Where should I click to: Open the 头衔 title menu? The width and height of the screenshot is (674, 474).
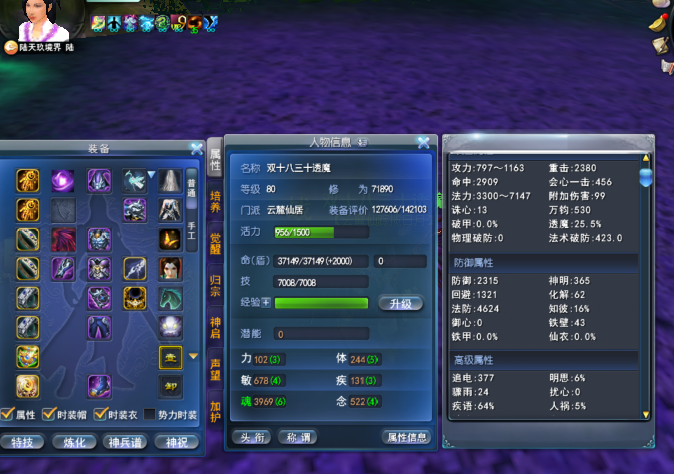[x=250, y=437]
